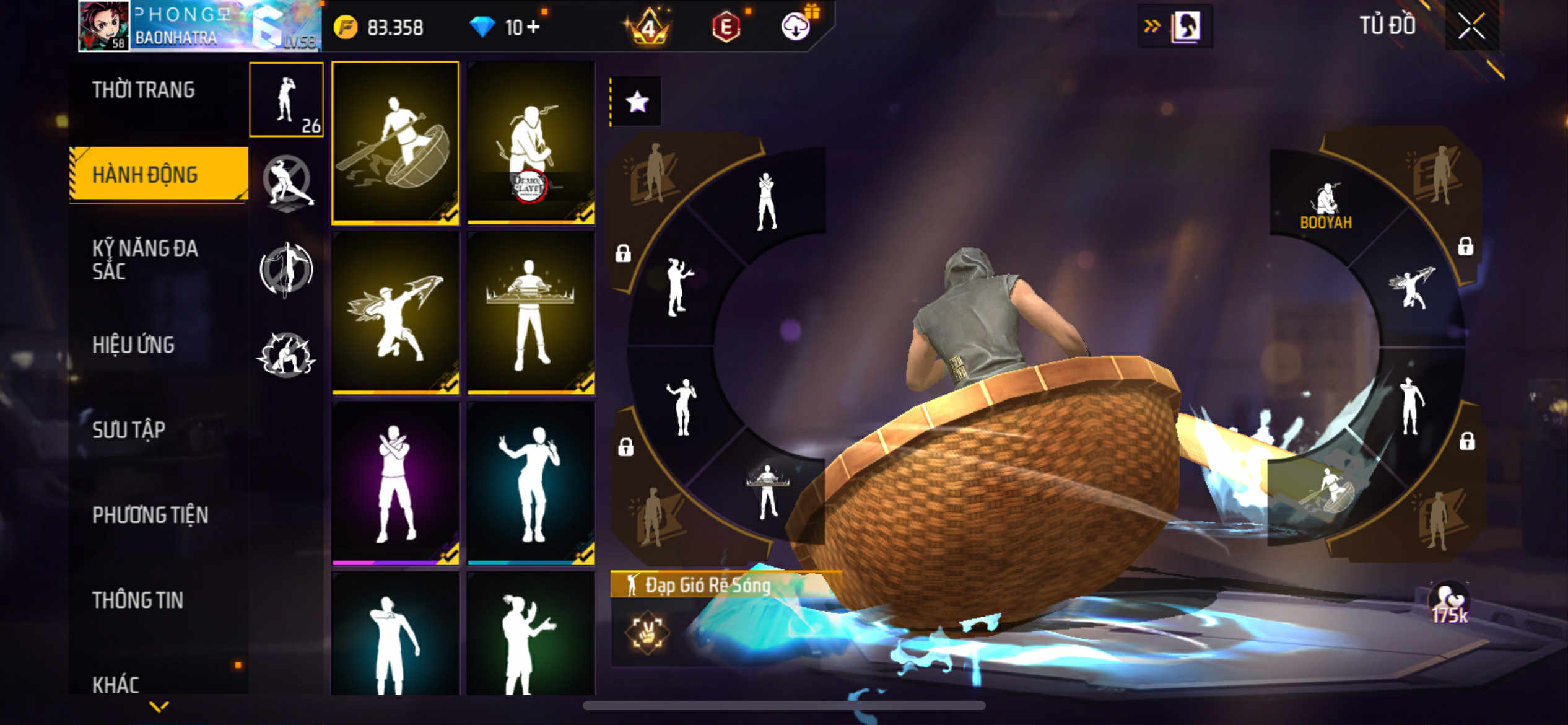Expand the category list down arrow

159,706
